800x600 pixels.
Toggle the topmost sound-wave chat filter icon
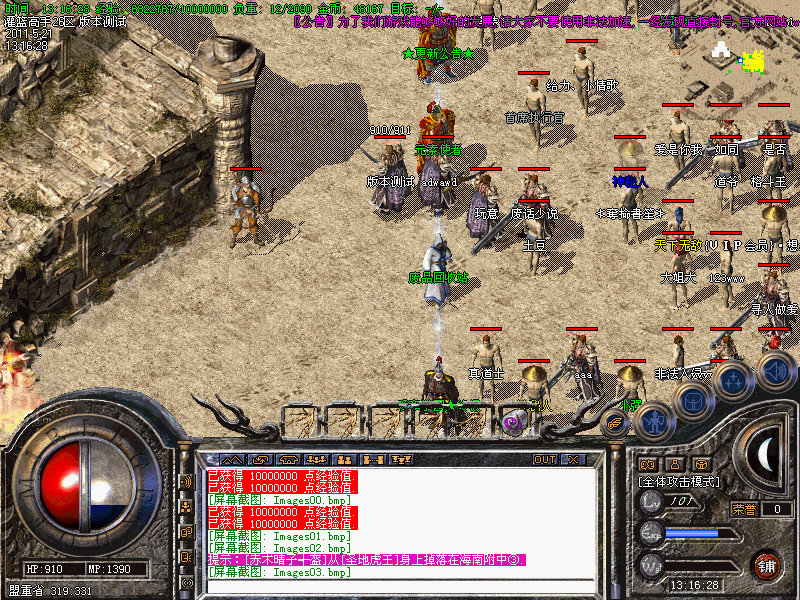click(186, 481)
